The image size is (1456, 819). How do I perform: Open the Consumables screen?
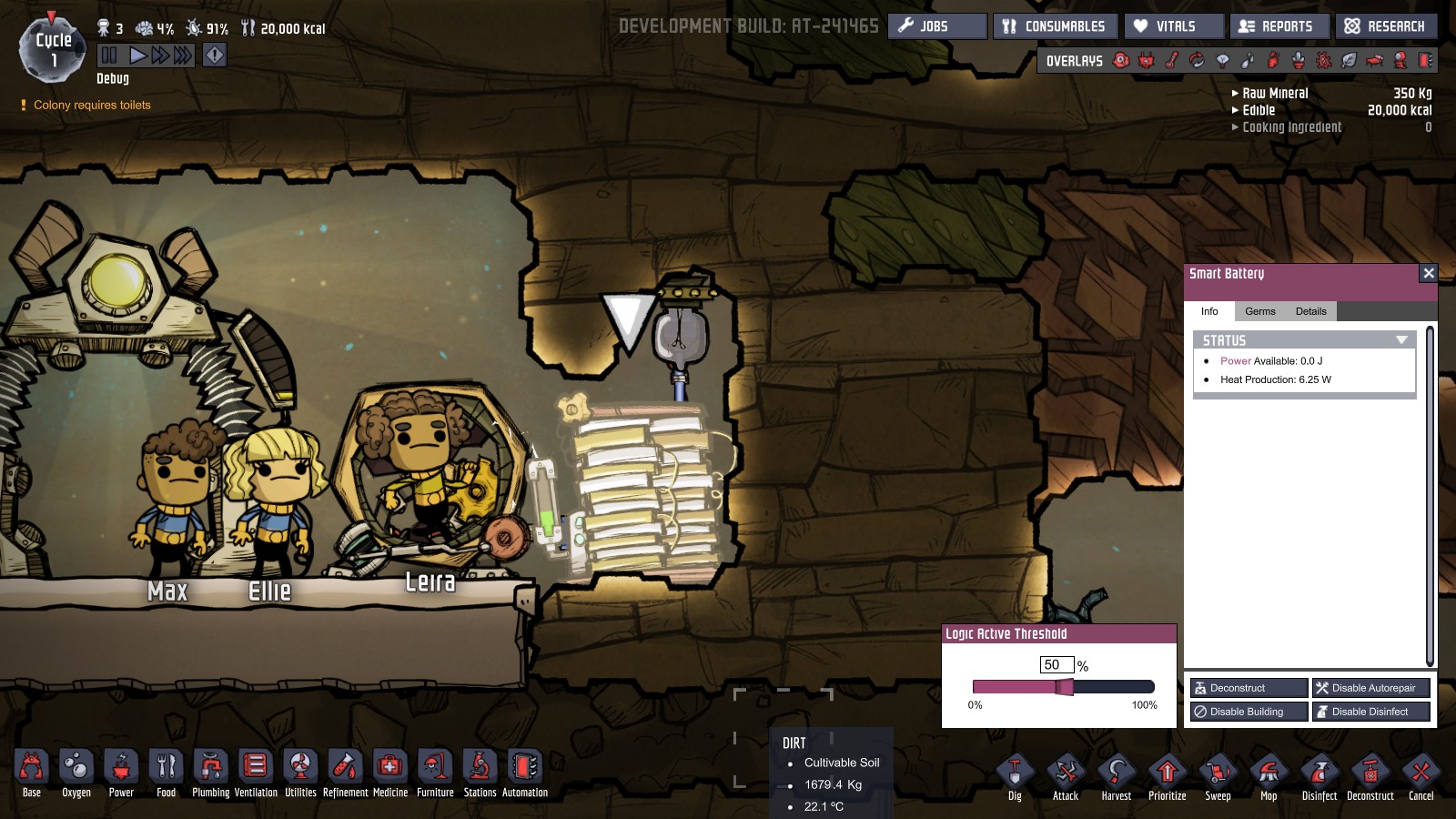1055,26
